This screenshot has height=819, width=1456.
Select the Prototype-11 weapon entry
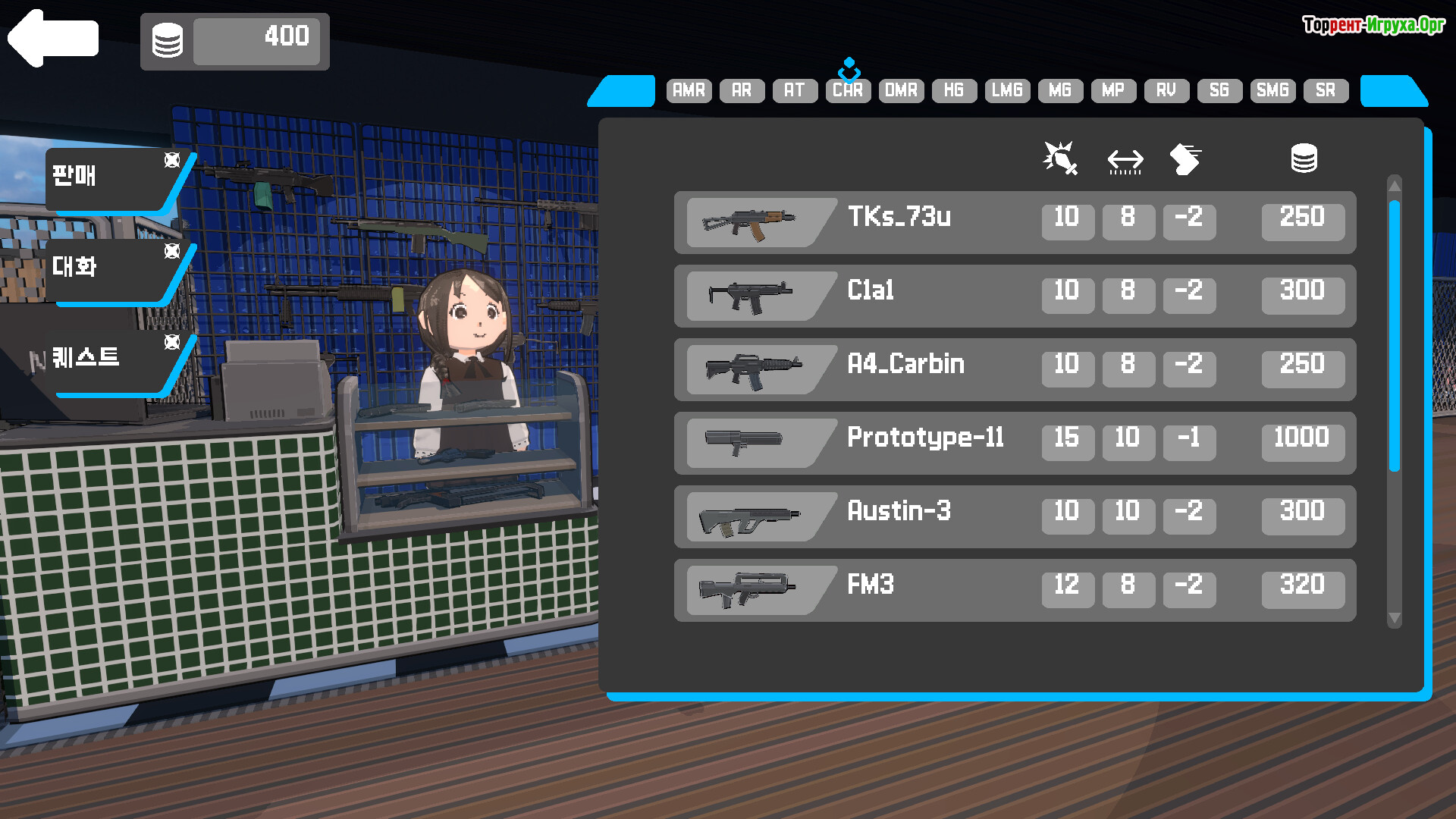[1014, 443]
